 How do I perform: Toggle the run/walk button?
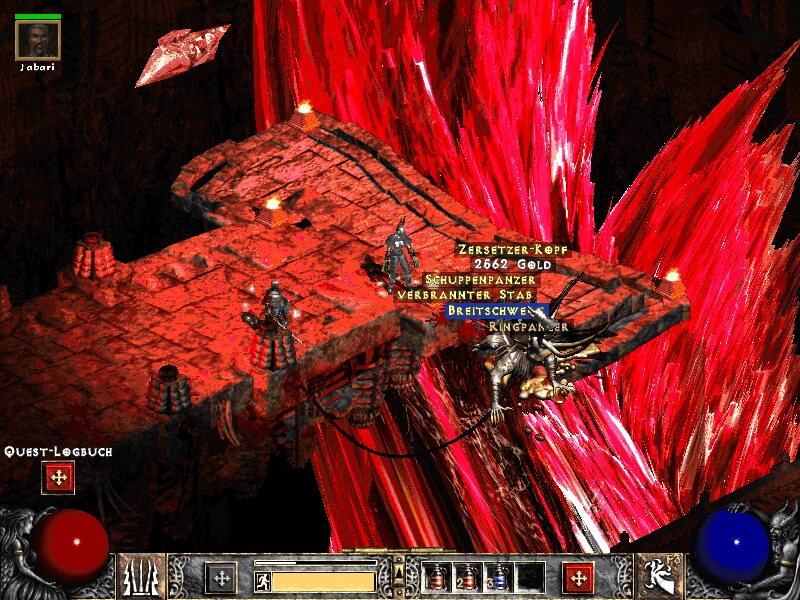pyautogui.click(x=261, y=580)
